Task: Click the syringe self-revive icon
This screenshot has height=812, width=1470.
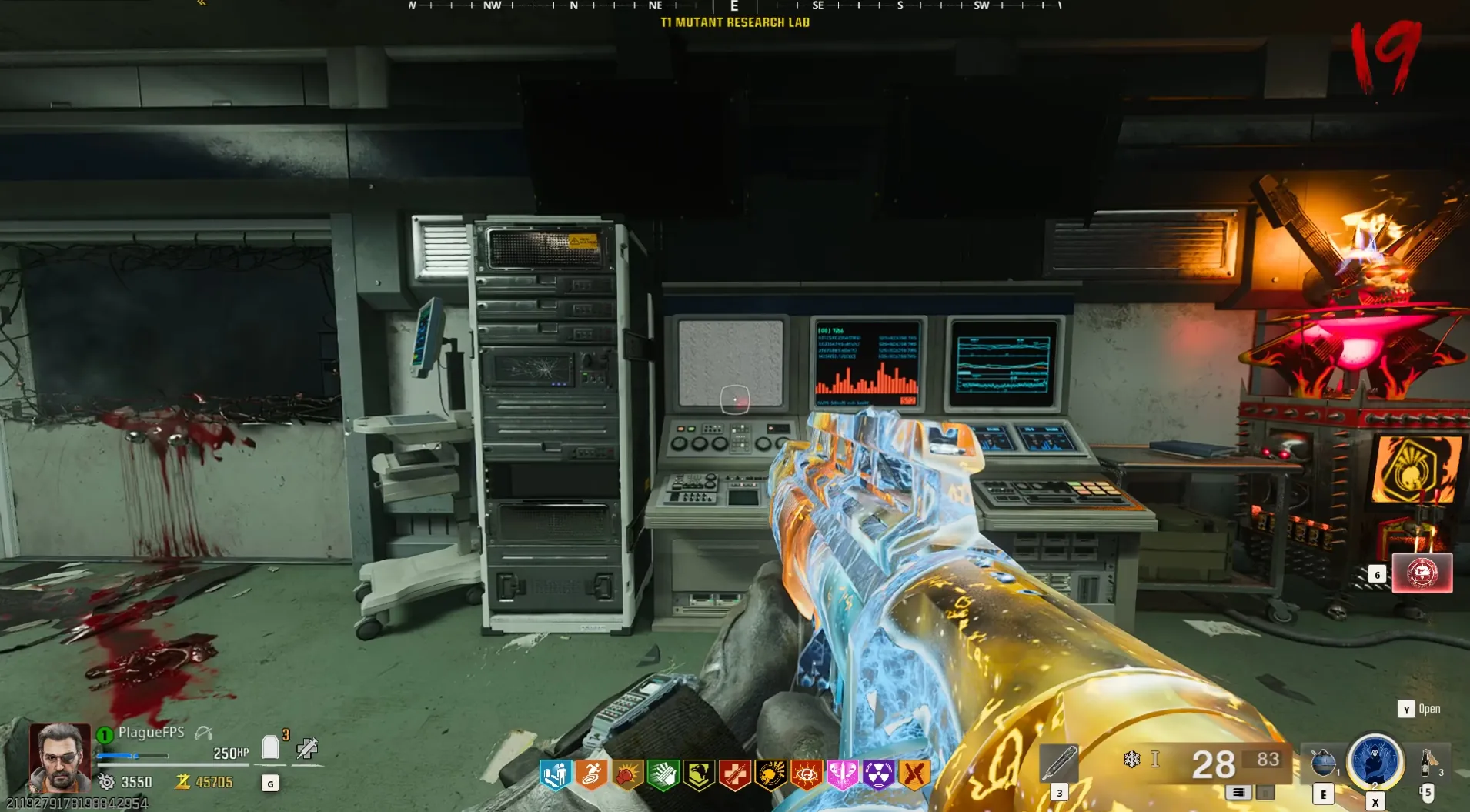Action: coord(307,747)
